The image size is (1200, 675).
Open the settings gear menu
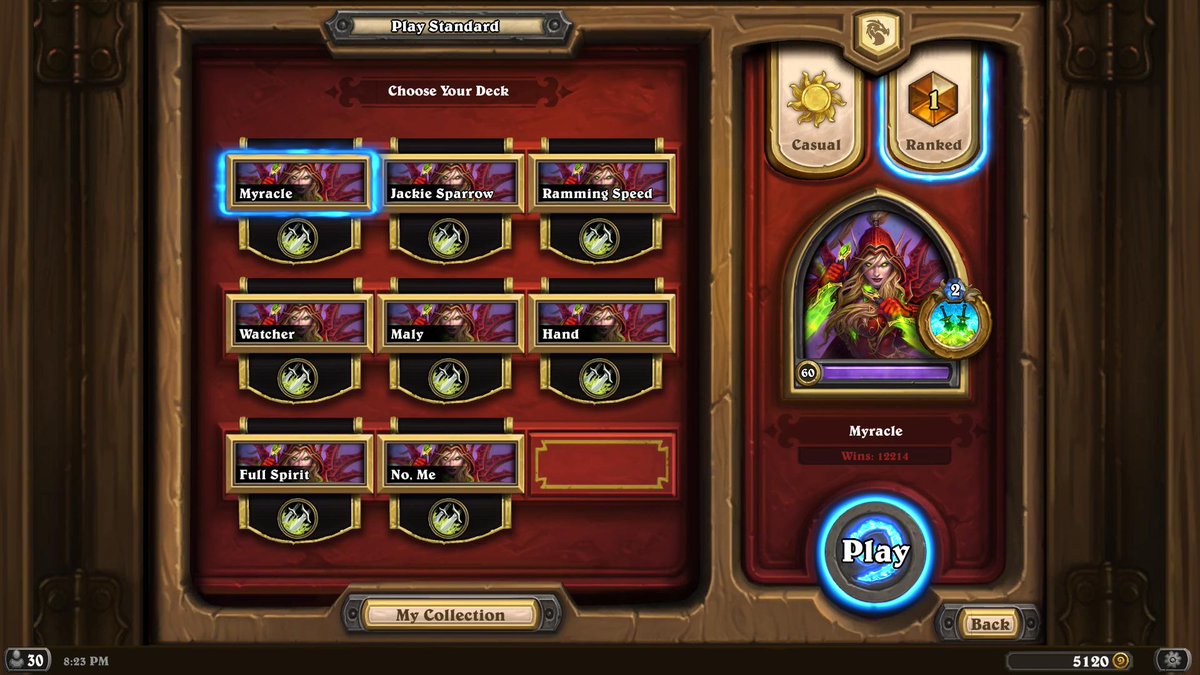point(1171,660)
